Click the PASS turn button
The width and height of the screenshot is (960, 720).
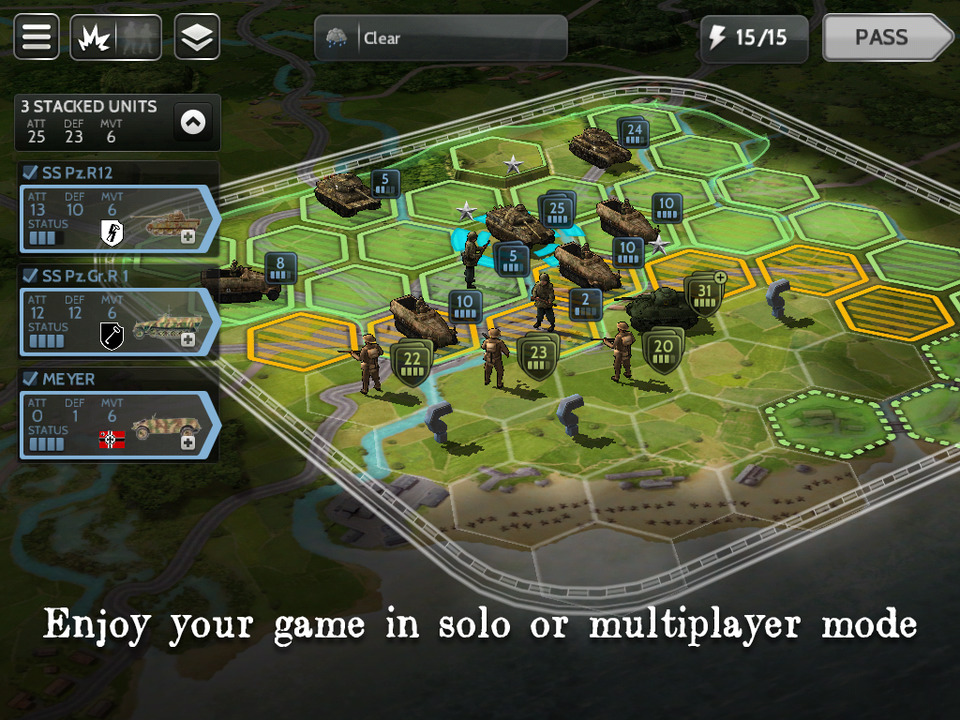[886, 38]
